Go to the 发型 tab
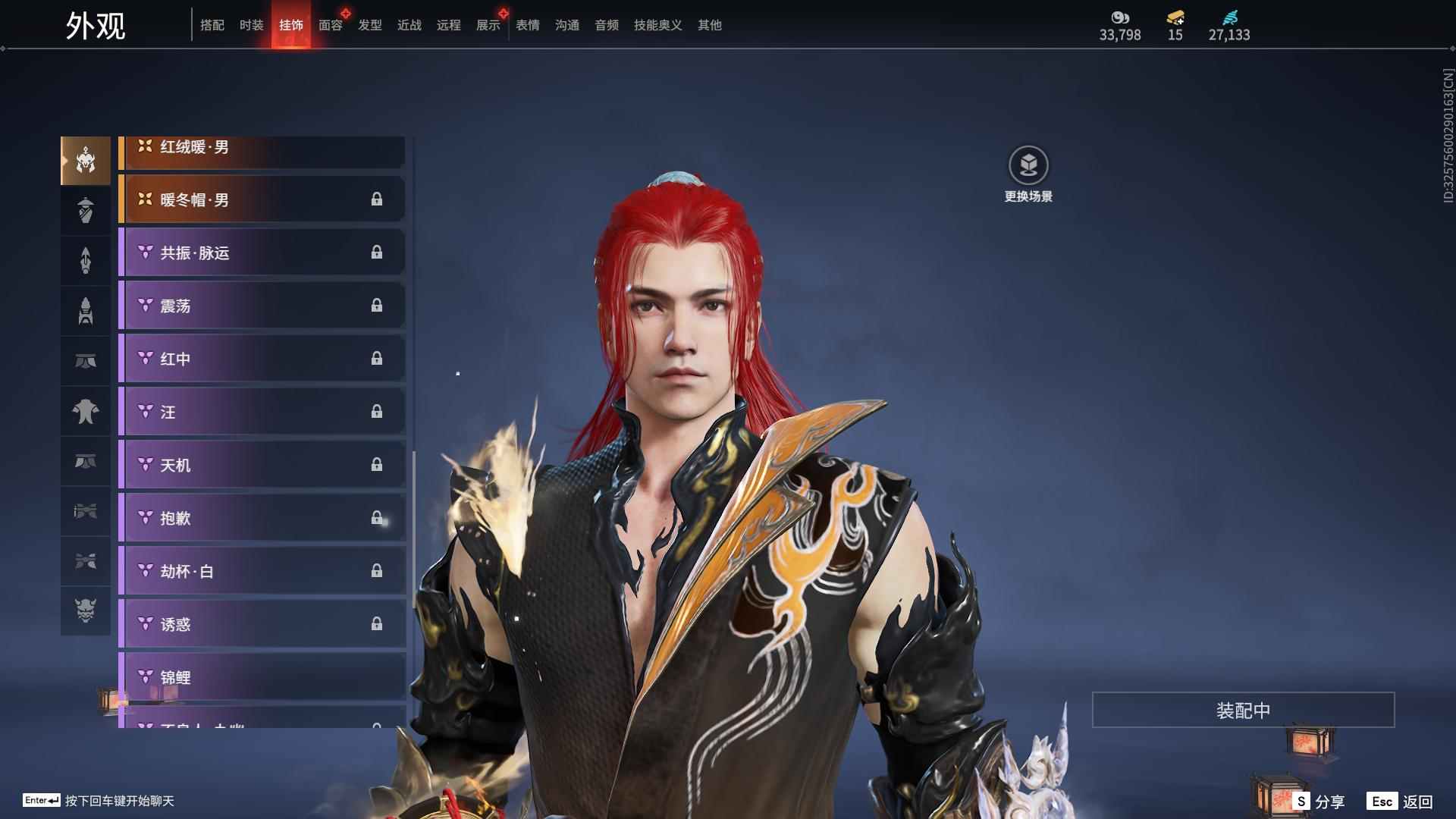The width and height of the screenshot is (1456, 819). point(369,25)
